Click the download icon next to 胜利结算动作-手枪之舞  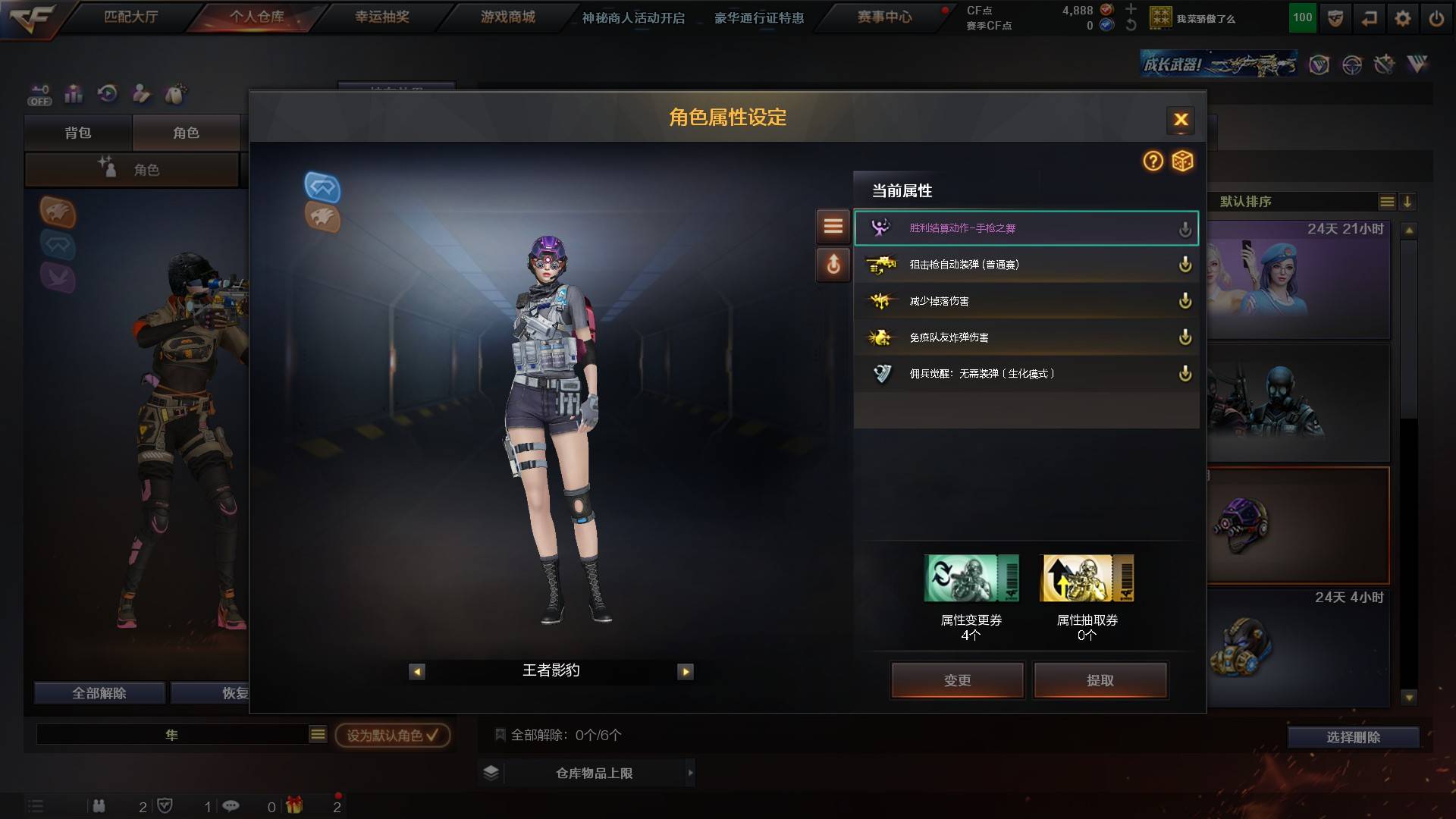[x=1185, y=228]
